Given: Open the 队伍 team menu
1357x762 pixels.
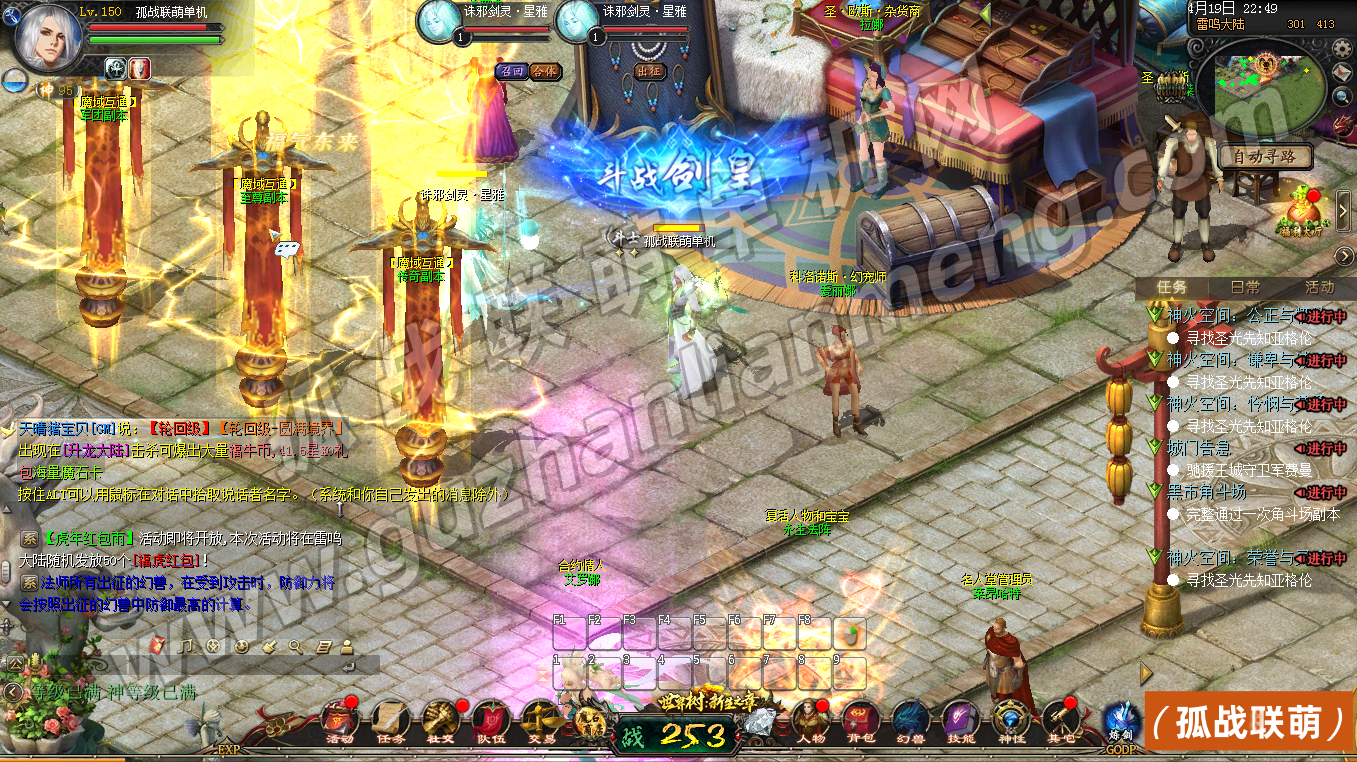Looking at the screenshot, I should (490, 718).
